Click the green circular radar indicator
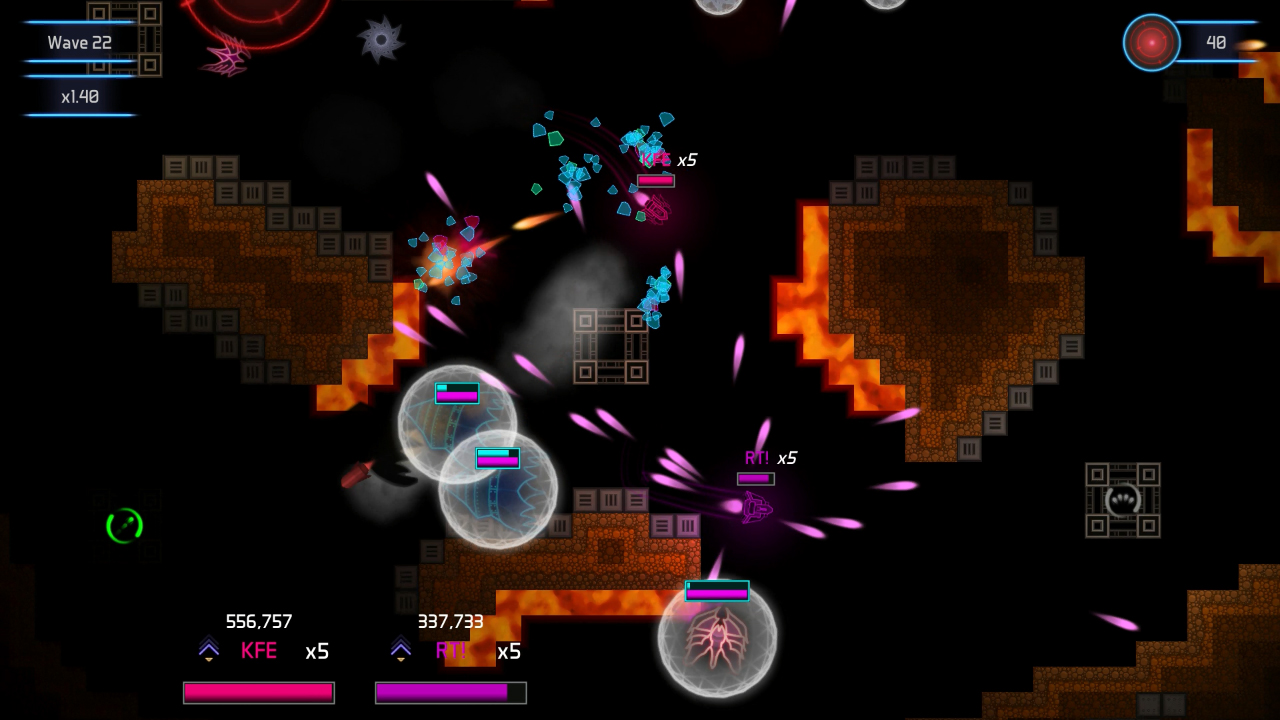The width and height of the screenshot is (1280, 720). tap(125, 527)
